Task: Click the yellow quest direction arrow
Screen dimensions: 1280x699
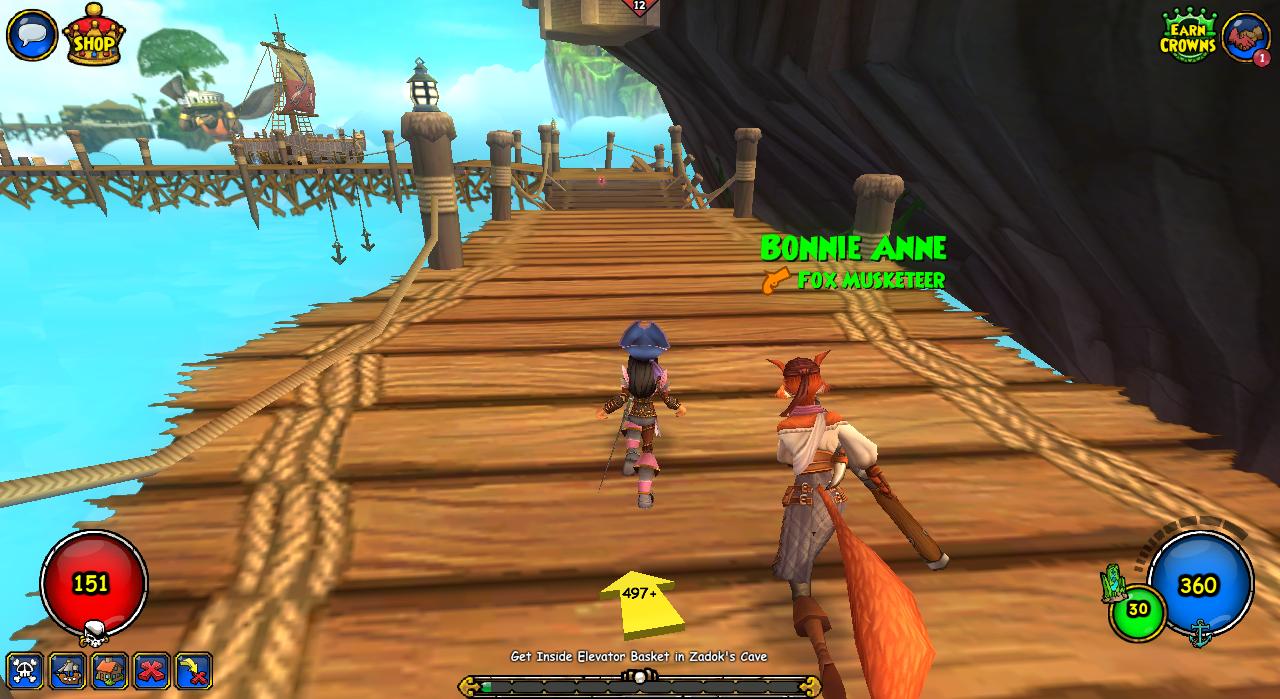Action: (640, 602)
